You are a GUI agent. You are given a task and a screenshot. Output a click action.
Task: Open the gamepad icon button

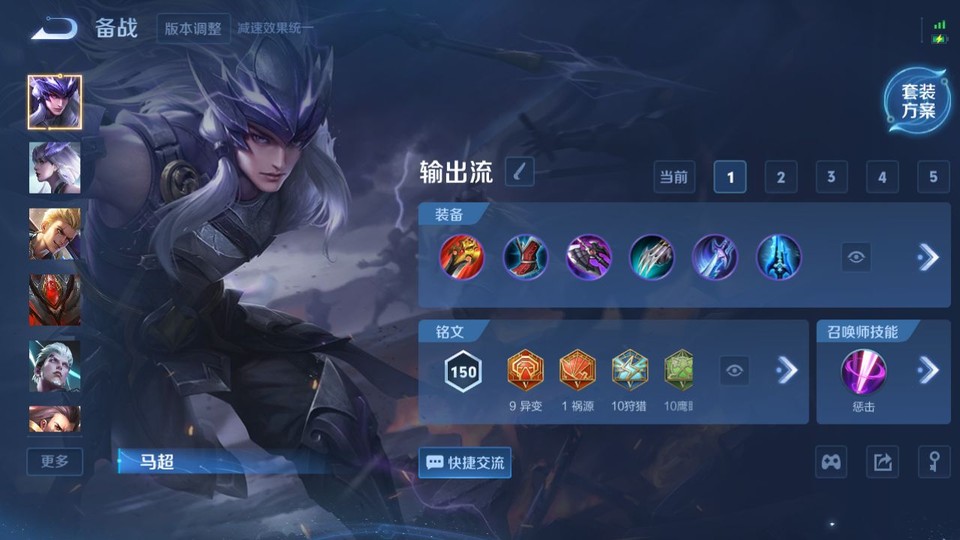pyautogui.click(x=832, y=462)
